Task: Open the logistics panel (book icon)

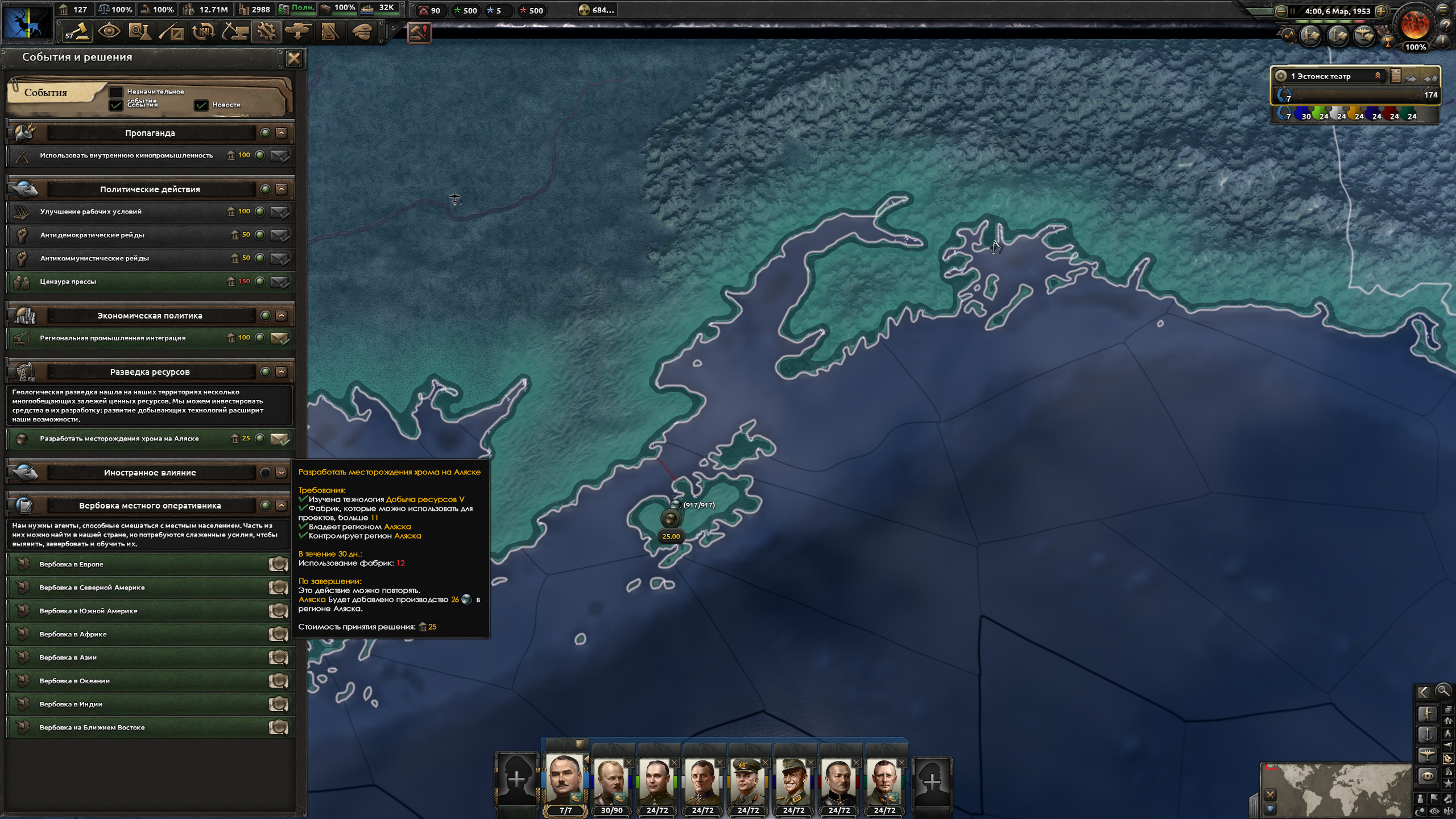Action: (329, 31)
